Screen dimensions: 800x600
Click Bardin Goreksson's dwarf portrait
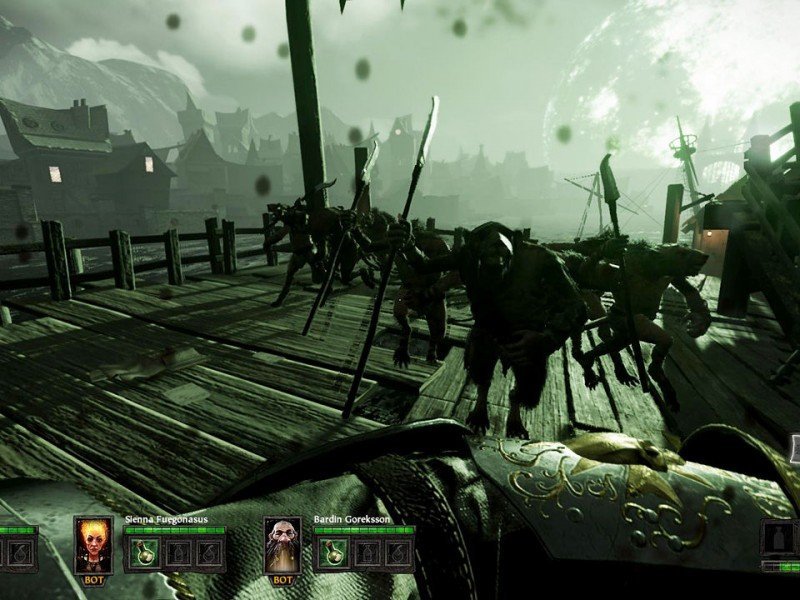283,543
